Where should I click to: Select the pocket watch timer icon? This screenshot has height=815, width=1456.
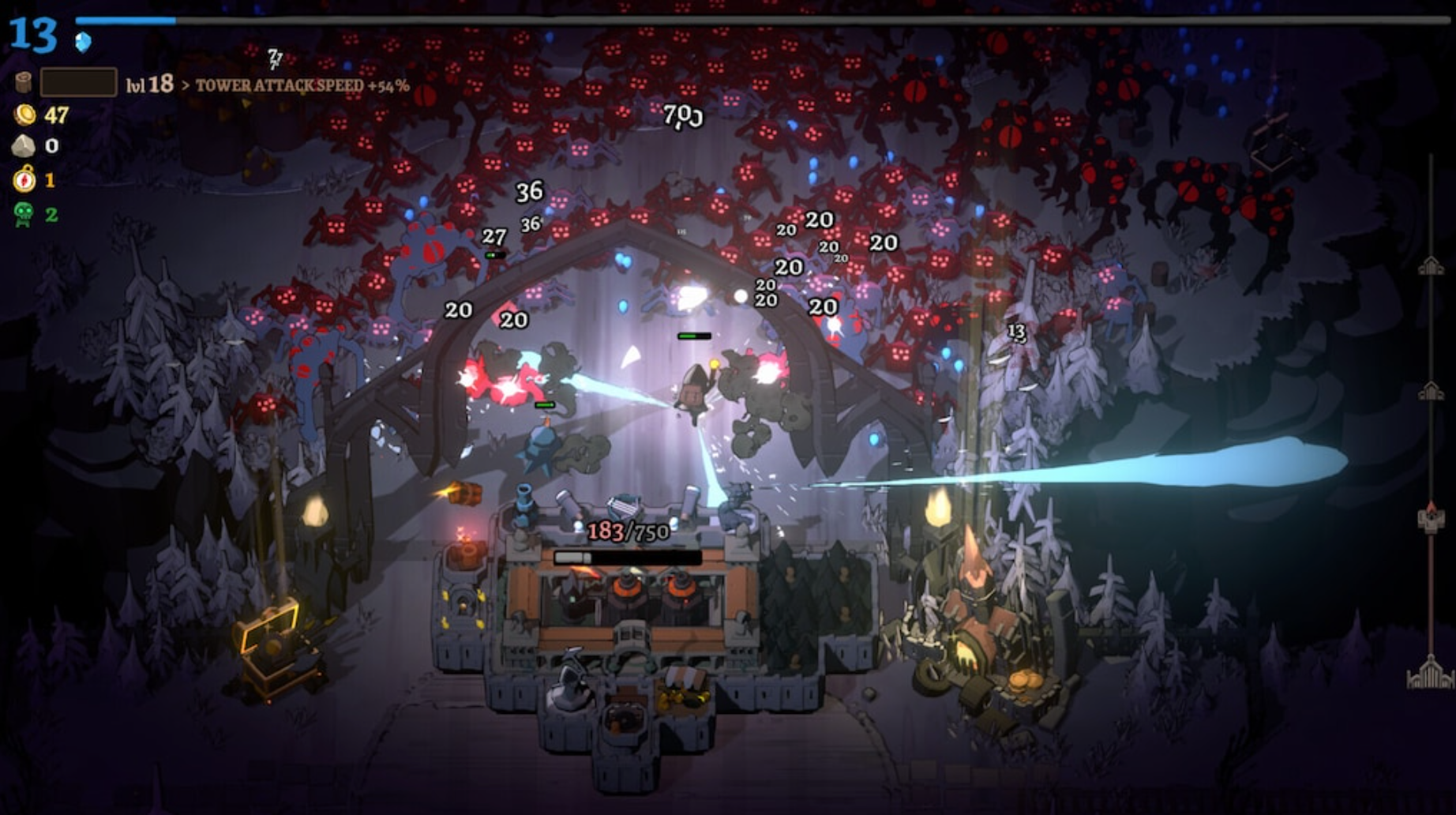pyautogui.click(x=26, y=180)
